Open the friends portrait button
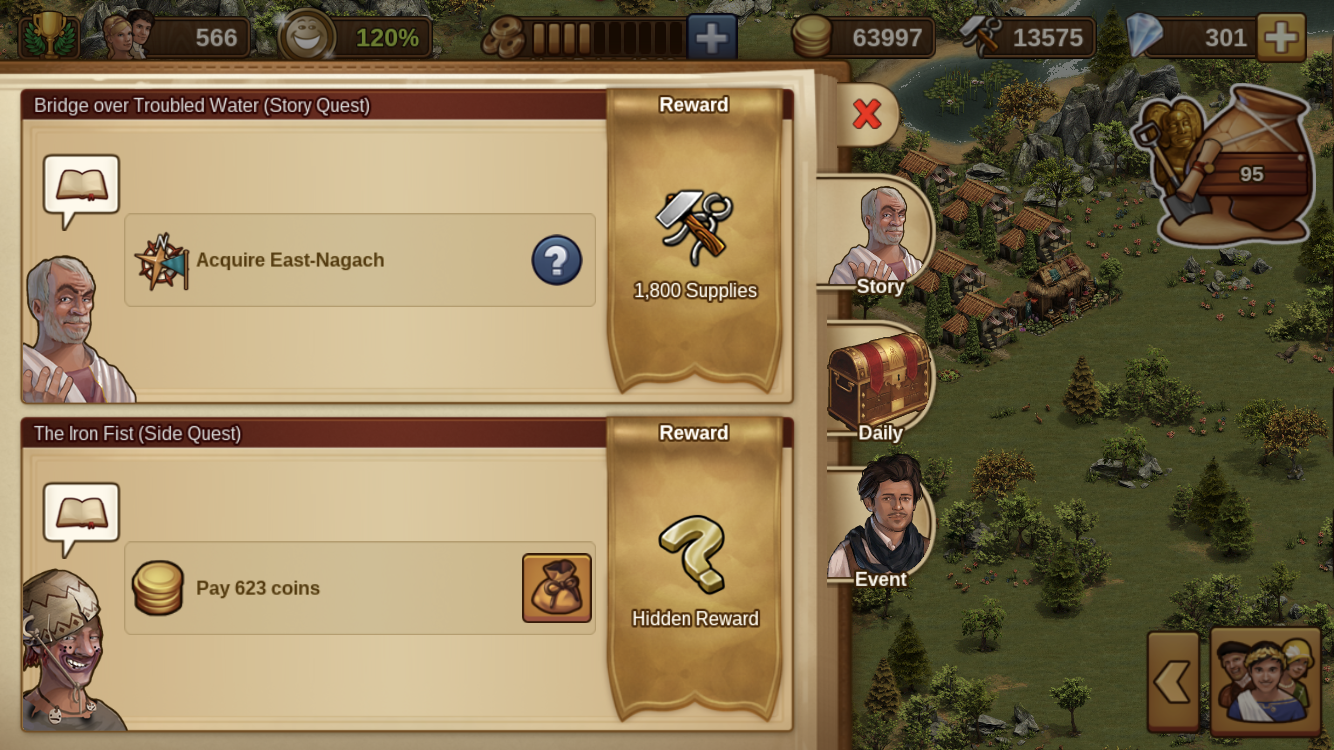Screen dimensions: 1334x750 [x=1265, y=682]
